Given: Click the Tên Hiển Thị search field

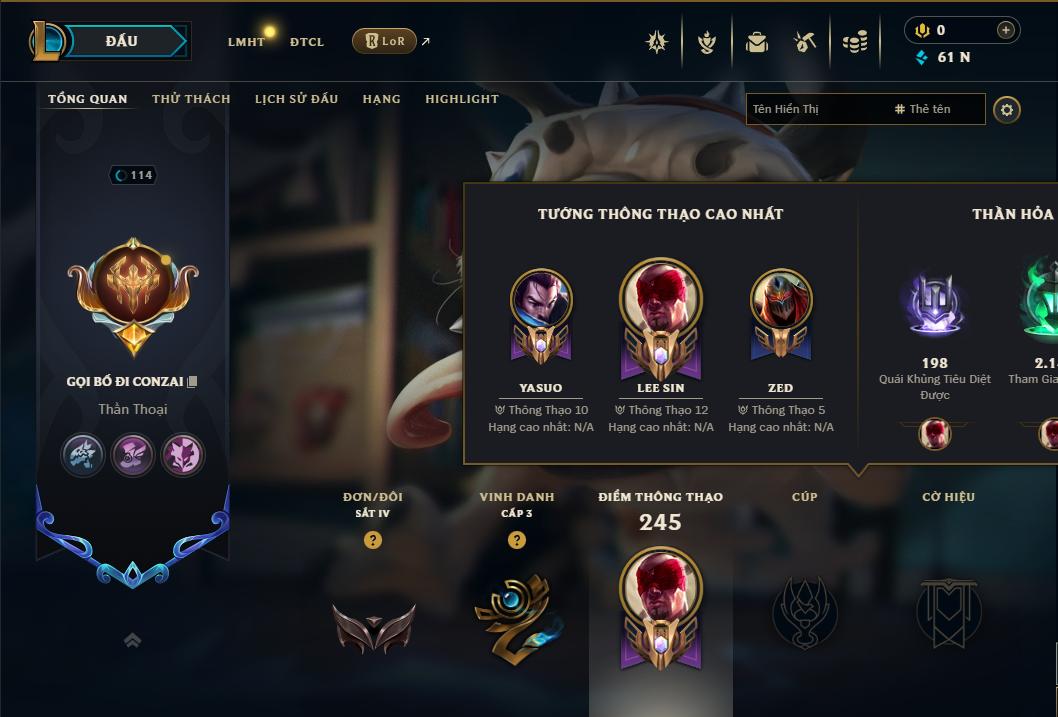Looking at the screenshot, I should tap(815, 109).
